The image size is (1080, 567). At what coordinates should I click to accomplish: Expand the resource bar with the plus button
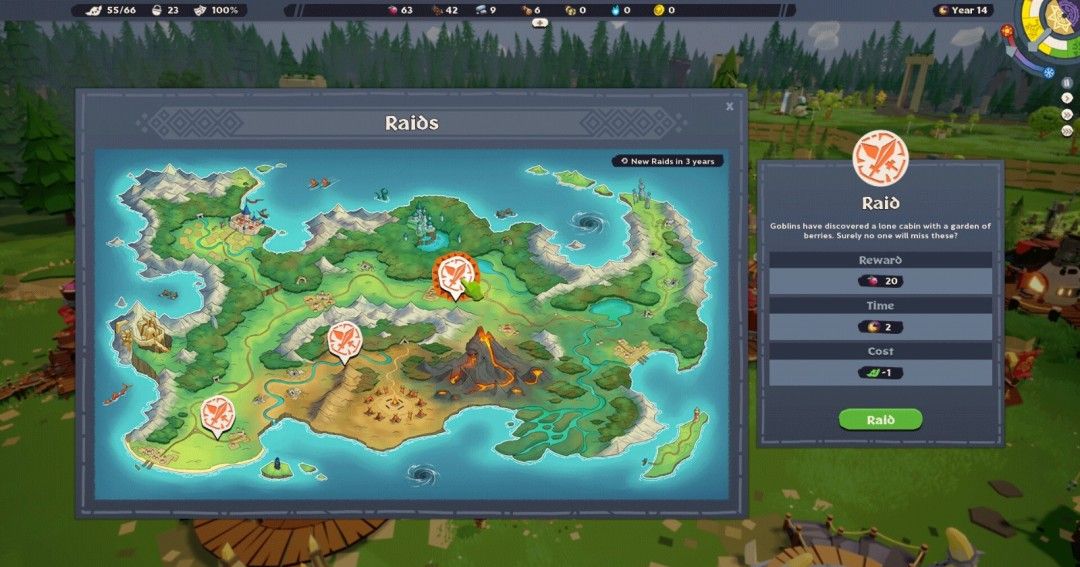coord(540,22)
